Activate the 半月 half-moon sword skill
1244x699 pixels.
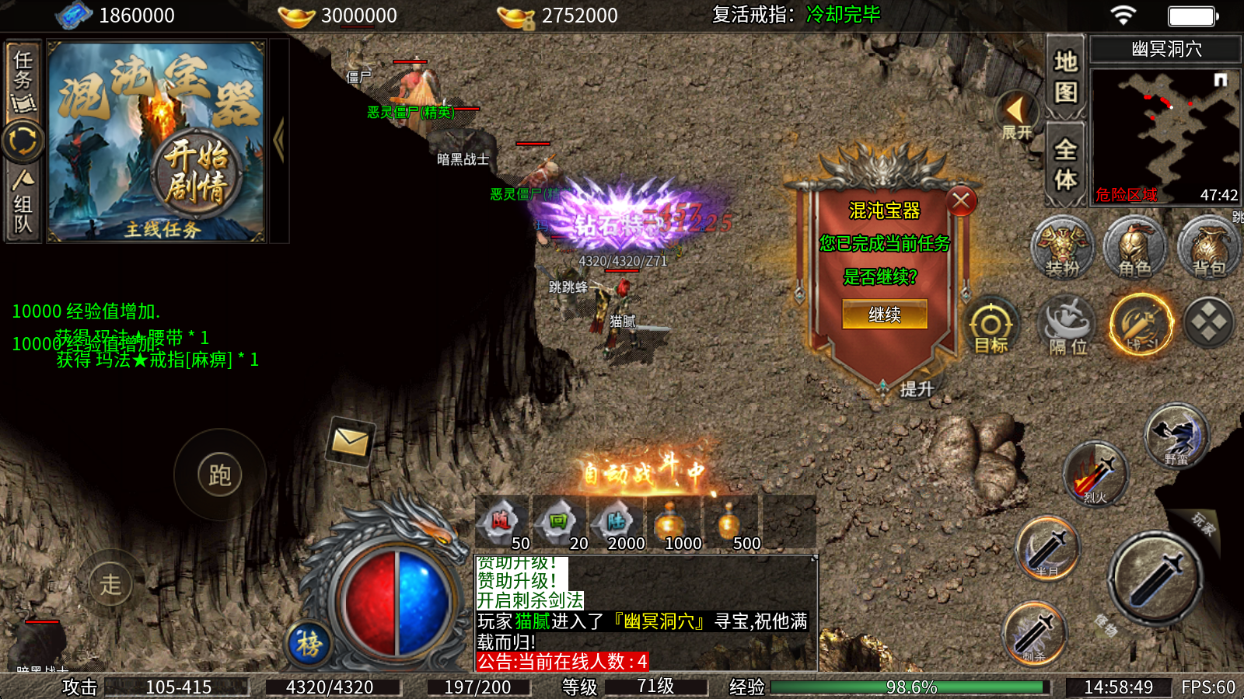point(1046,548)
